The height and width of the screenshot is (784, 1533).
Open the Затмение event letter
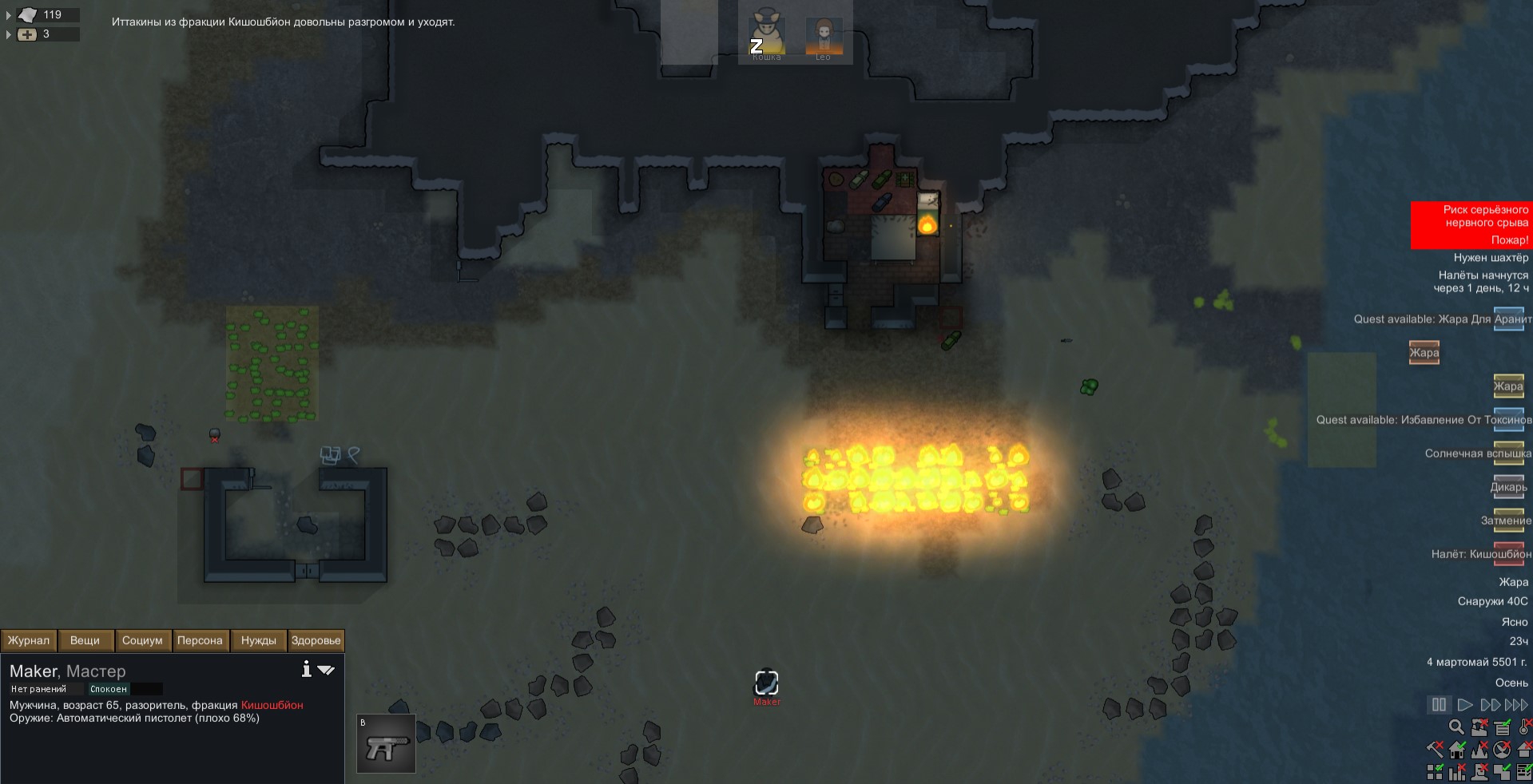[1508, 520]
